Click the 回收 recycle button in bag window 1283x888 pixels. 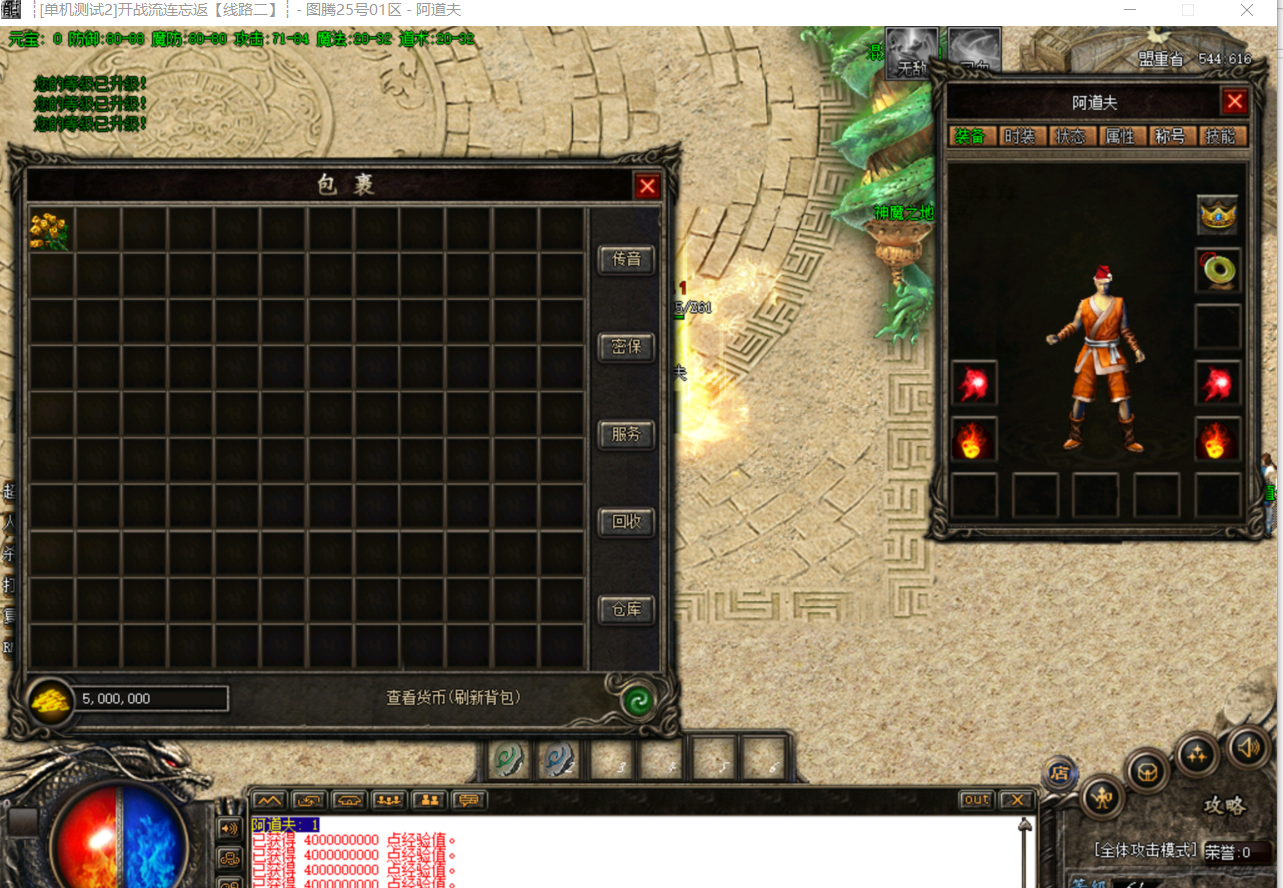point(626,521)
